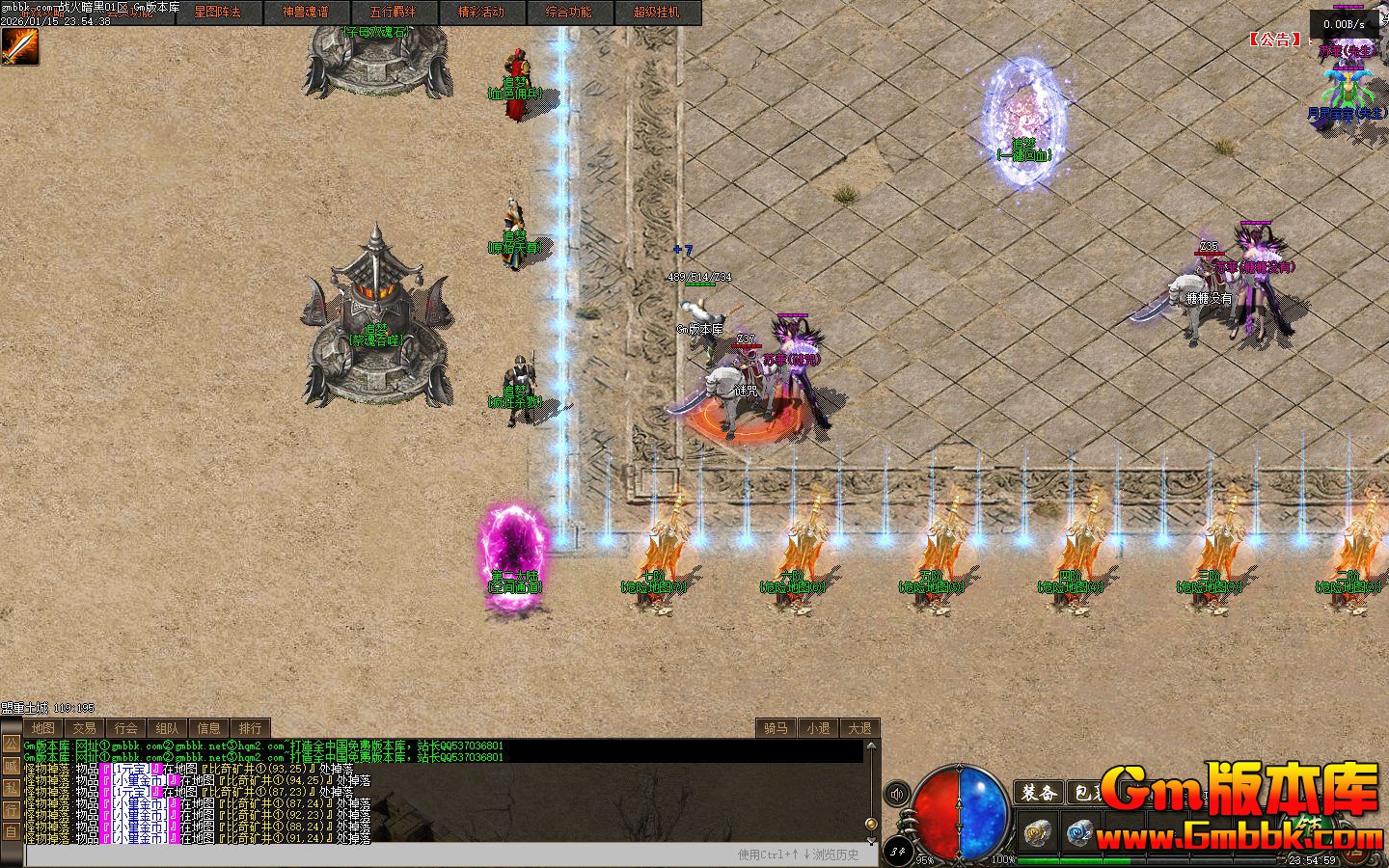
Task: Toggle the speaker sound icon
Action: pyautogui.click(x=897, y=794)
